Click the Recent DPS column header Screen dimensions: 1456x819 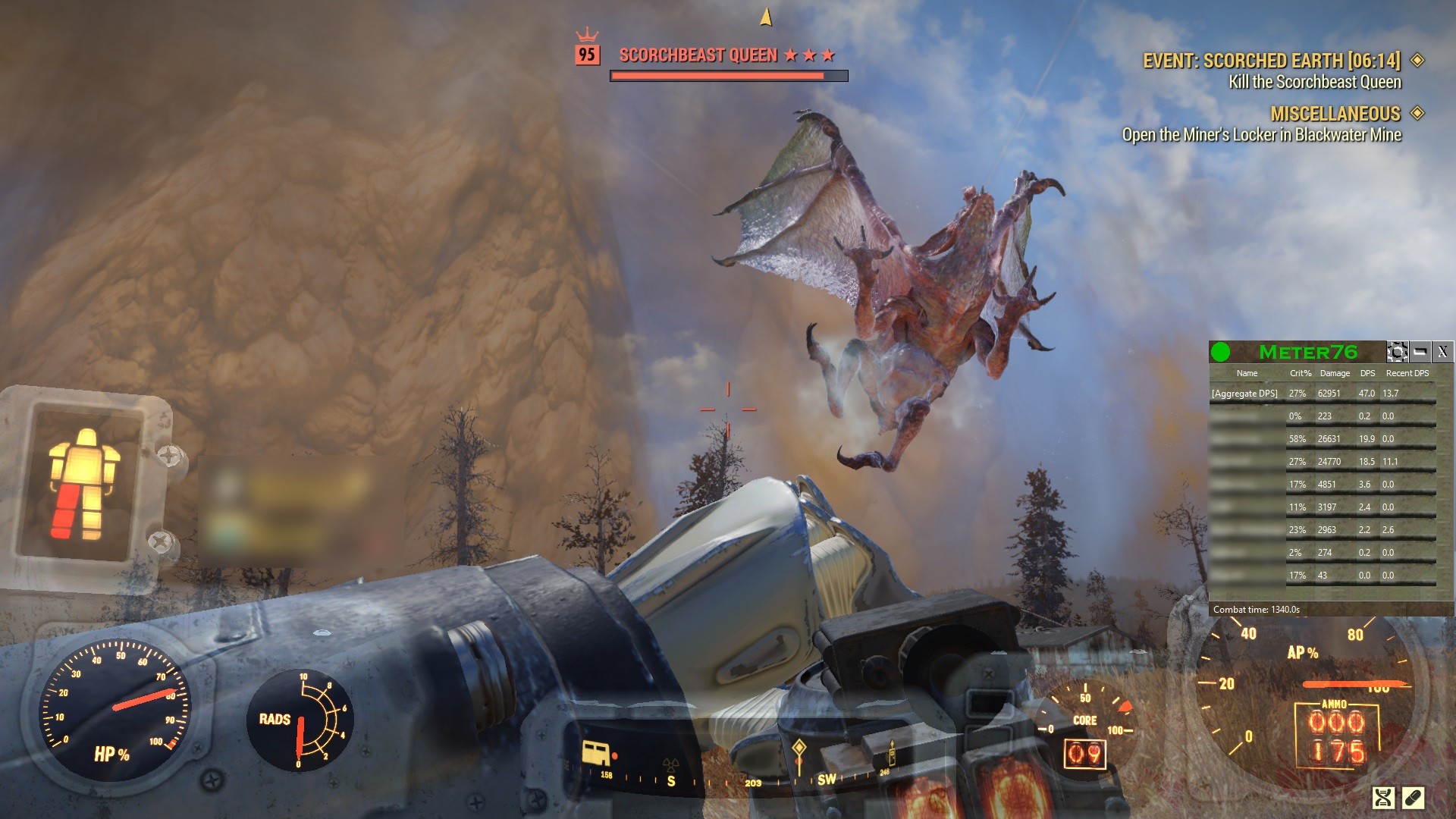pos(1407,373)
